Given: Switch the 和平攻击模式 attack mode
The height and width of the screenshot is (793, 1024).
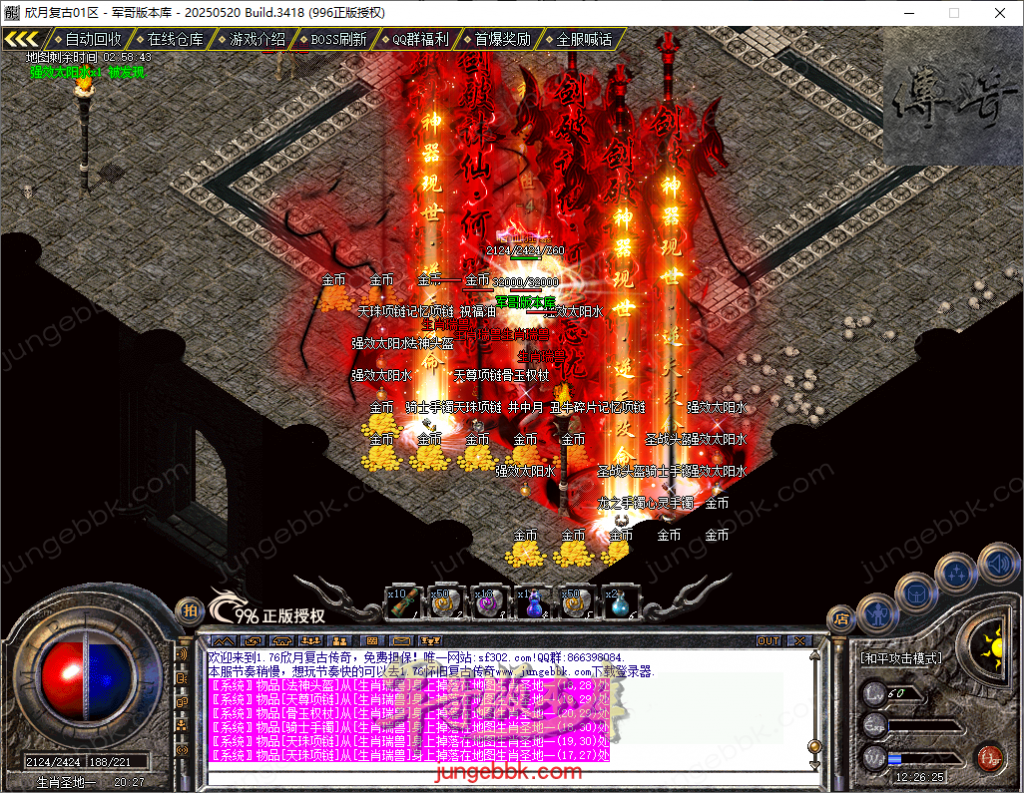Looking at the screenshot, I should point(901,658).
